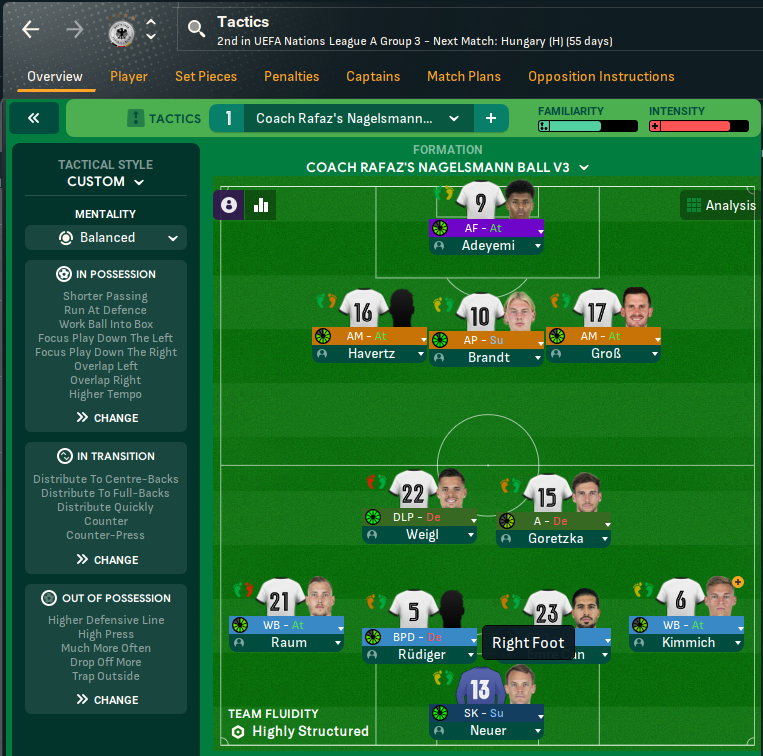Open the Match Plans tab

click(x=464, y=76)
